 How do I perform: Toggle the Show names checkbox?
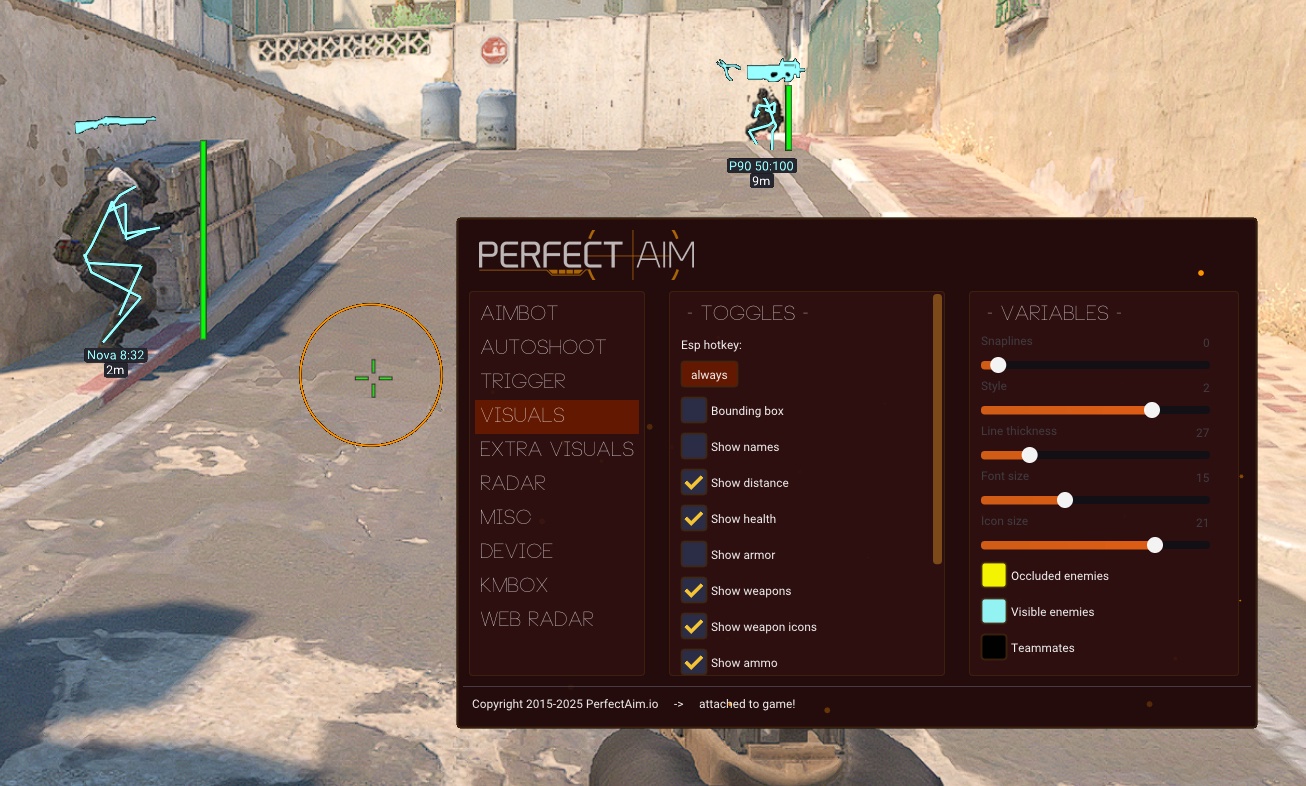(x=694, y=447)
